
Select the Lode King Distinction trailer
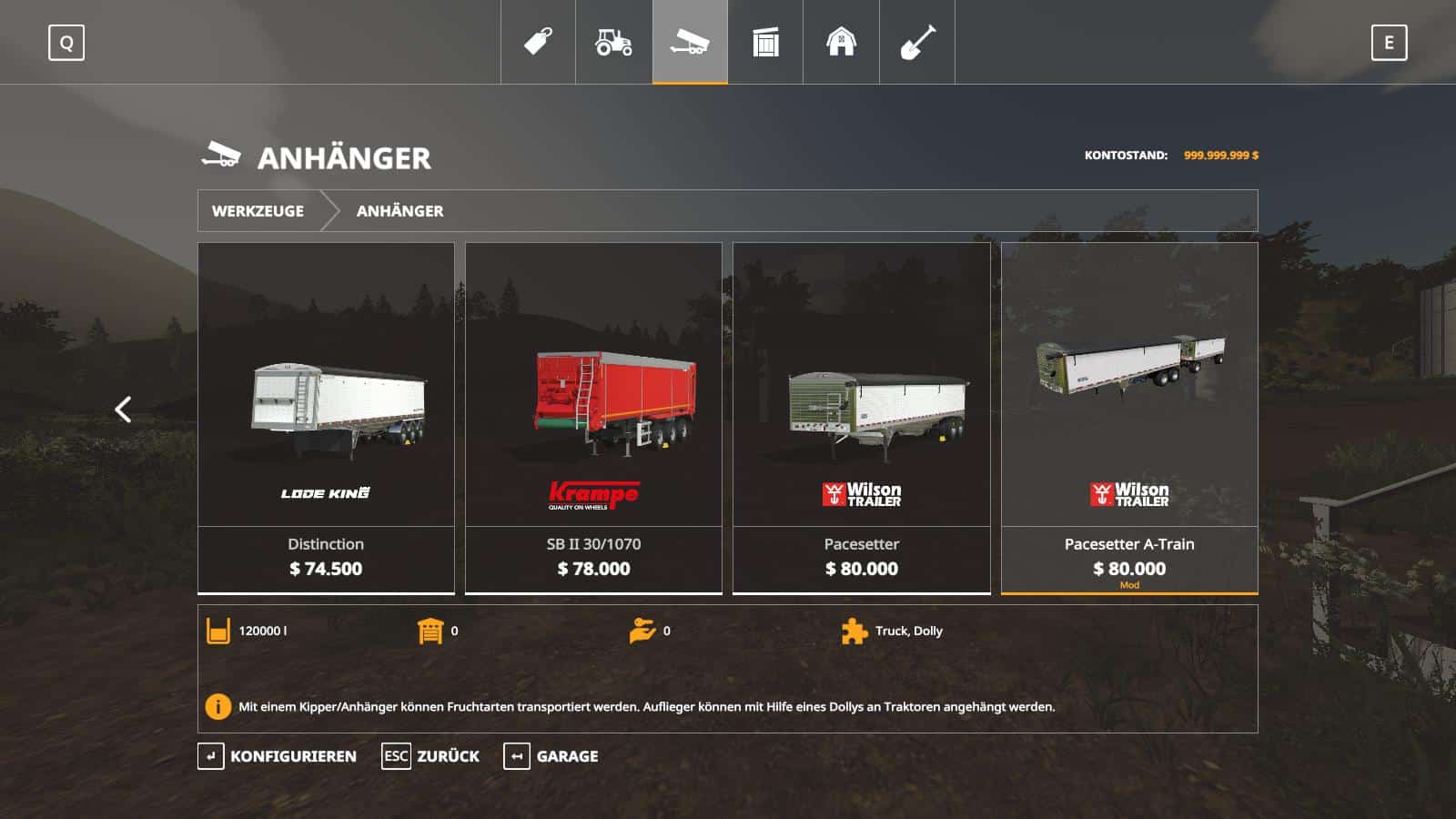point(326,418)
